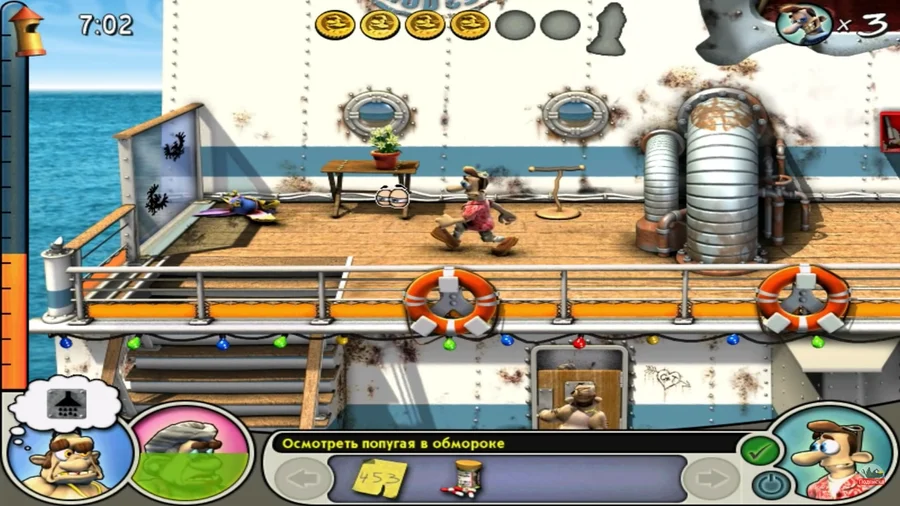
Task: Click the blue power button
Action: [768, 486]
